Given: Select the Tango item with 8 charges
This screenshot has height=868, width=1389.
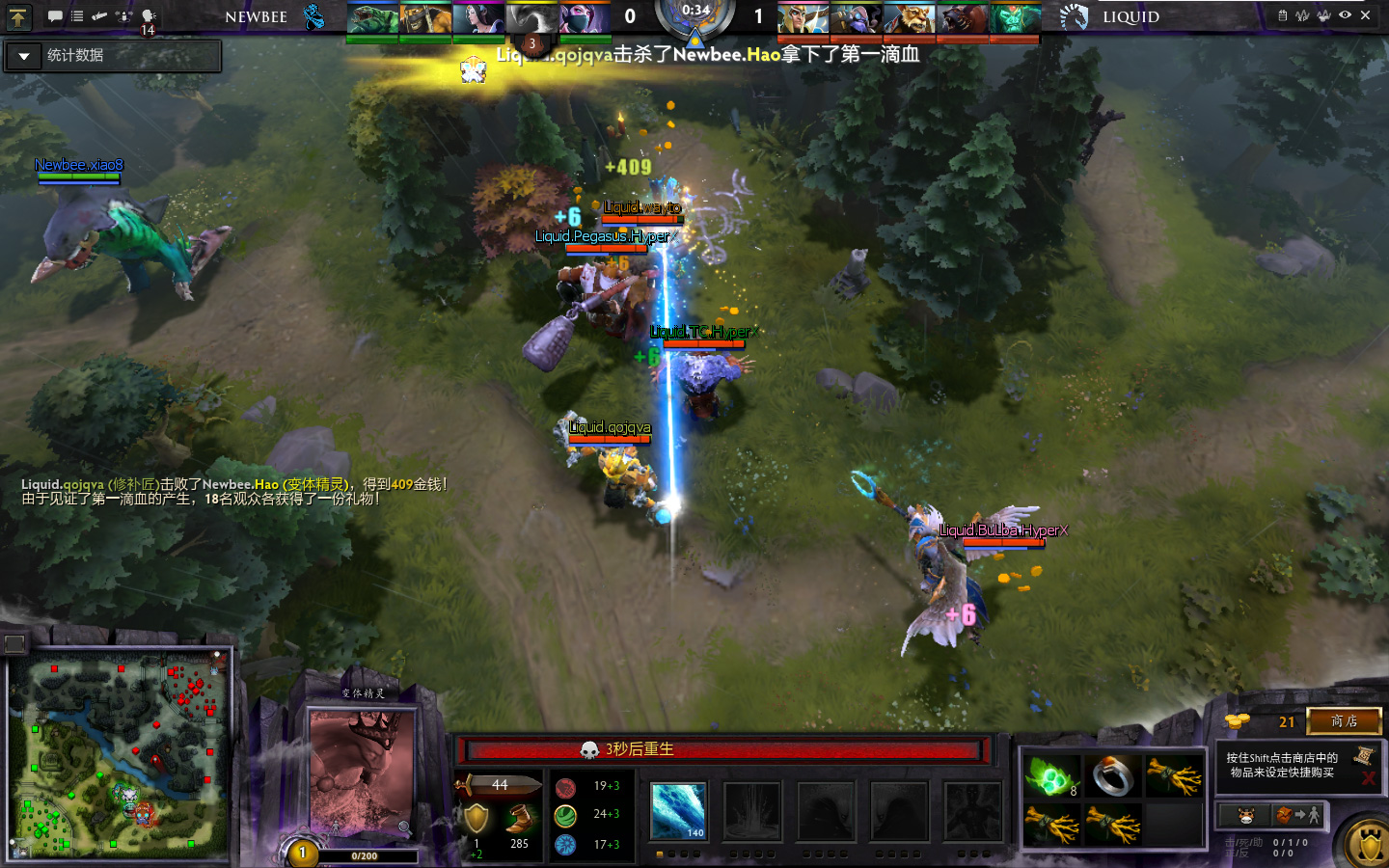Looking at the screenshot, I should click(1050, 776).
